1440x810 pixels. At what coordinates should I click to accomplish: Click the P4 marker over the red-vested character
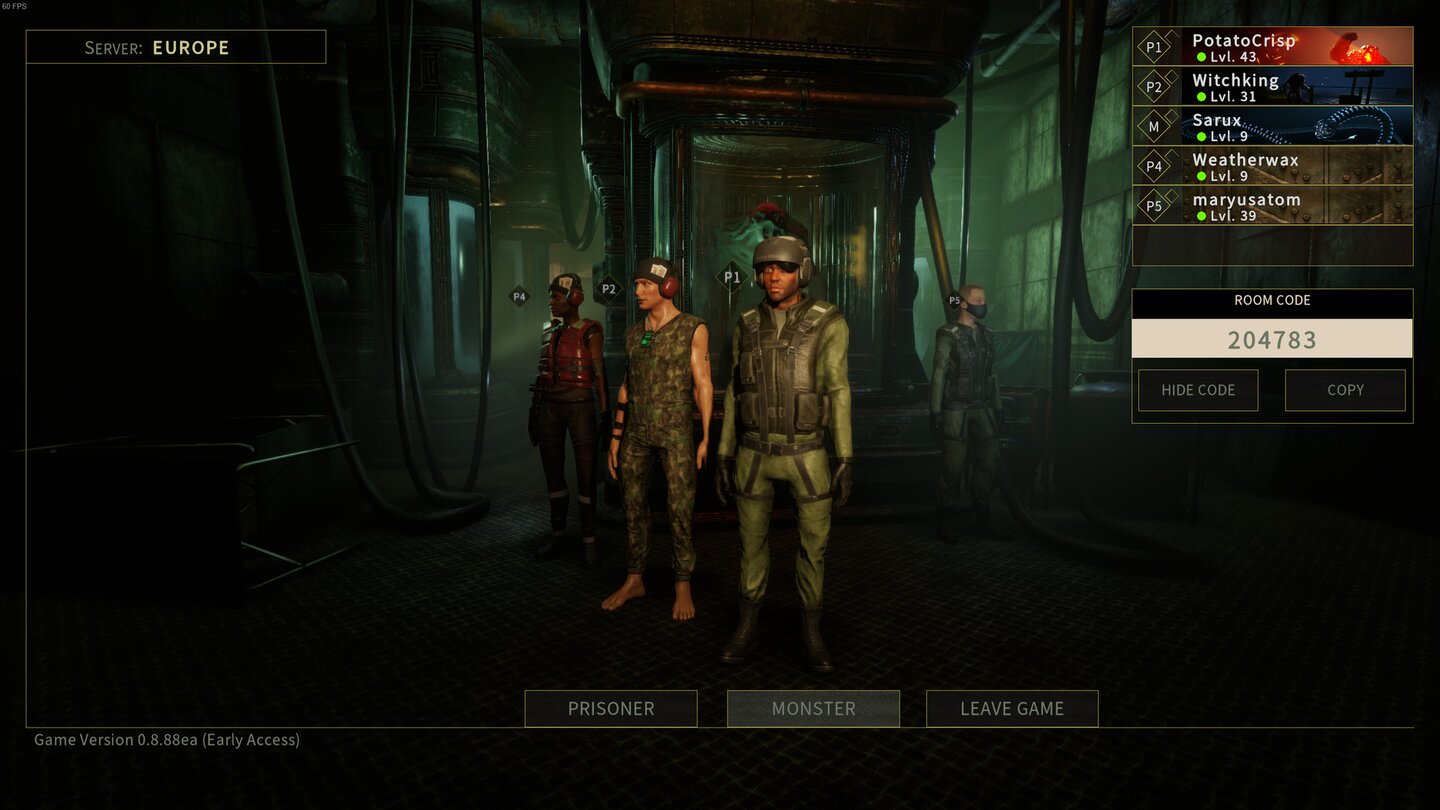(x=518, y=296)
